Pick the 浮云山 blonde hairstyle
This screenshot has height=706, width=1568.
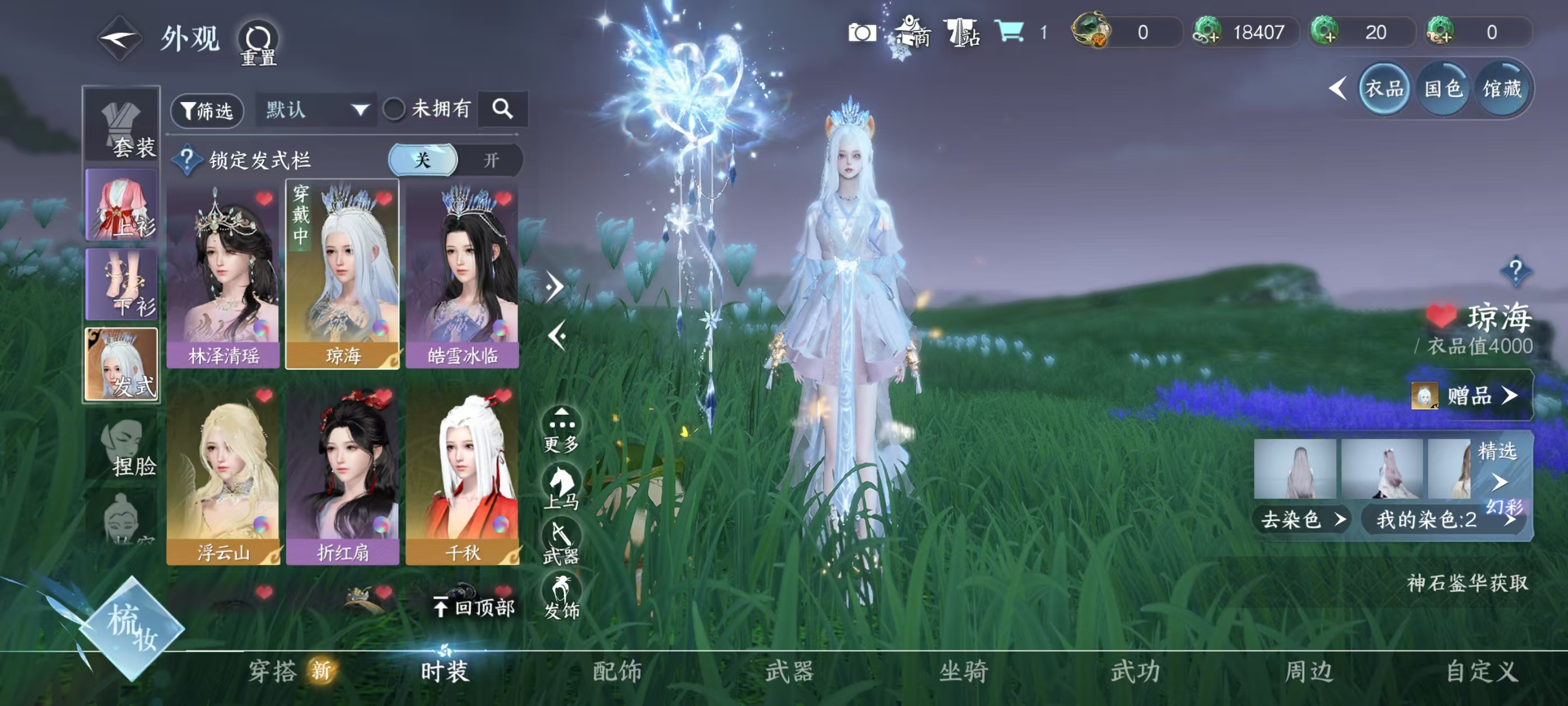223,474
